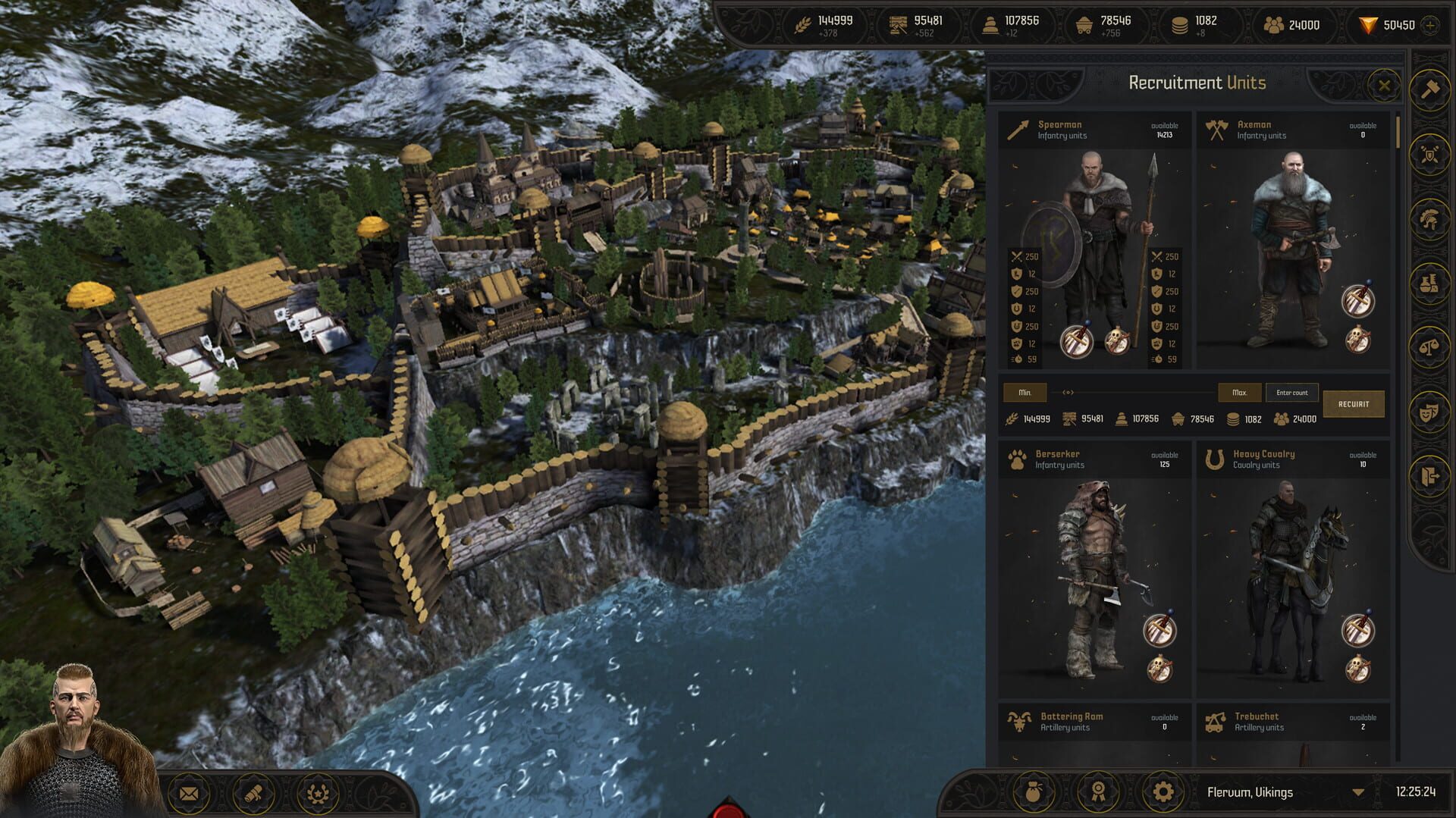Click the Enter count field
The height and width of the screenshot is (818, 1456).
click(x=1291, y=393)
